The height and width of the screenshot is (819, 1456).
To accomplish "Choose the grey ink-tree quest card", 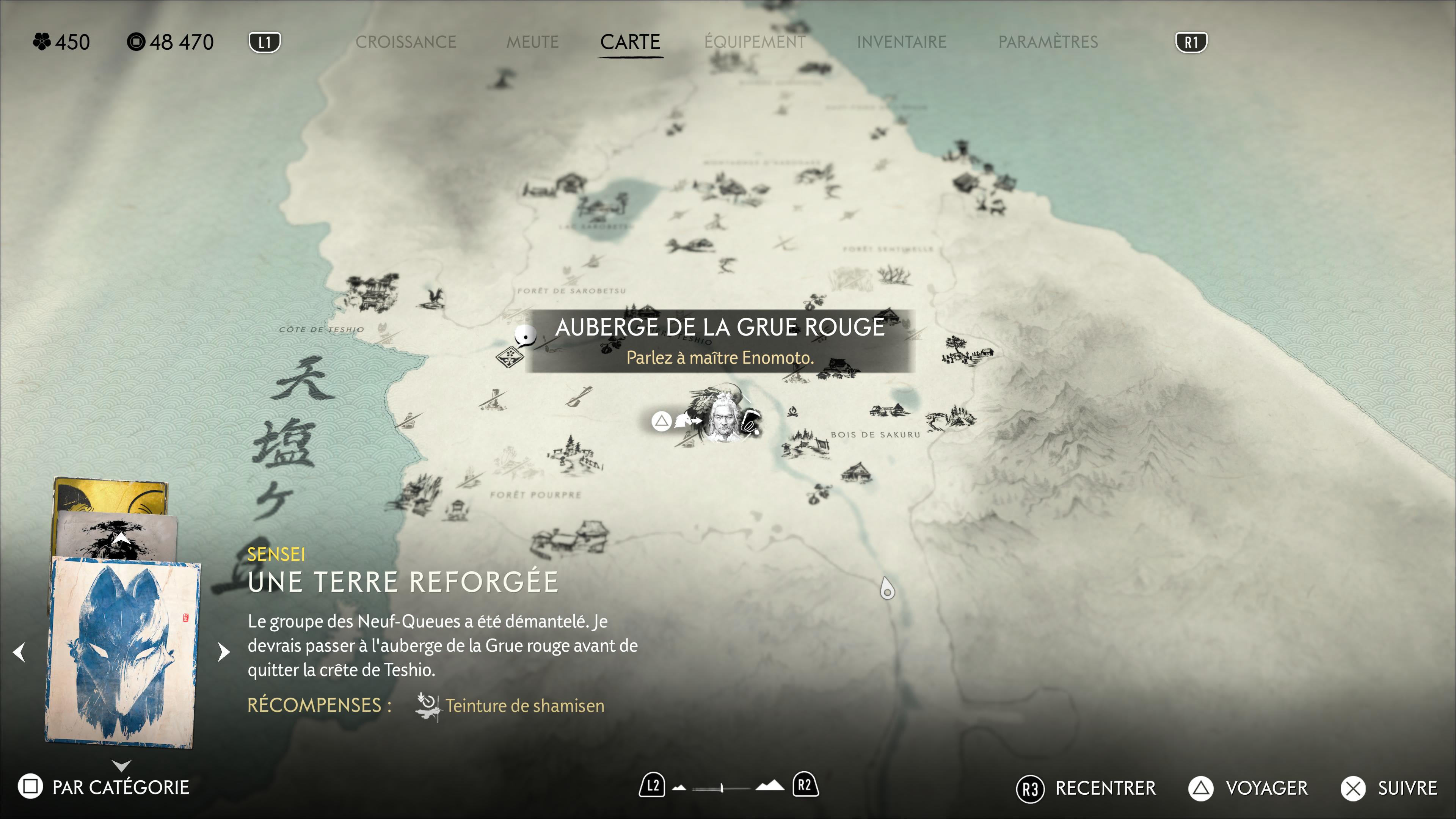I will click(x=116, y=534).
